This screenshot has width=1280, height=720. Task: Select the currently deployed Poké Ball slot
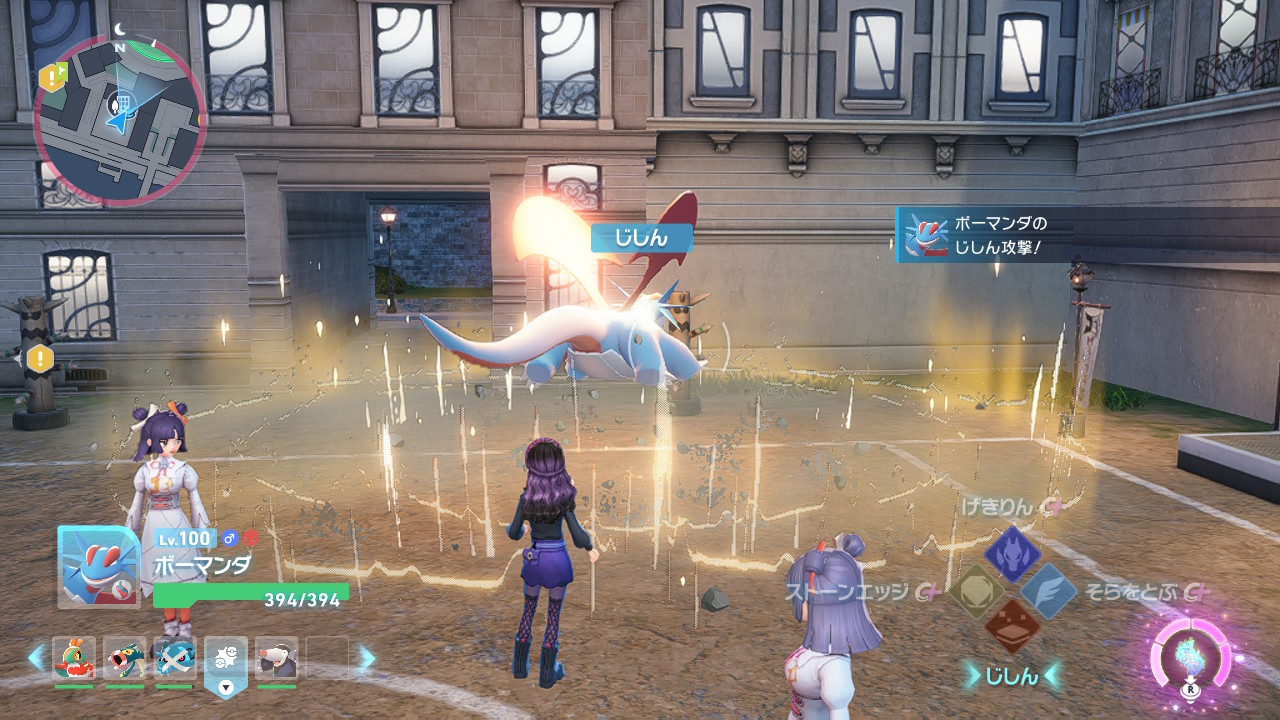point(226,661)
